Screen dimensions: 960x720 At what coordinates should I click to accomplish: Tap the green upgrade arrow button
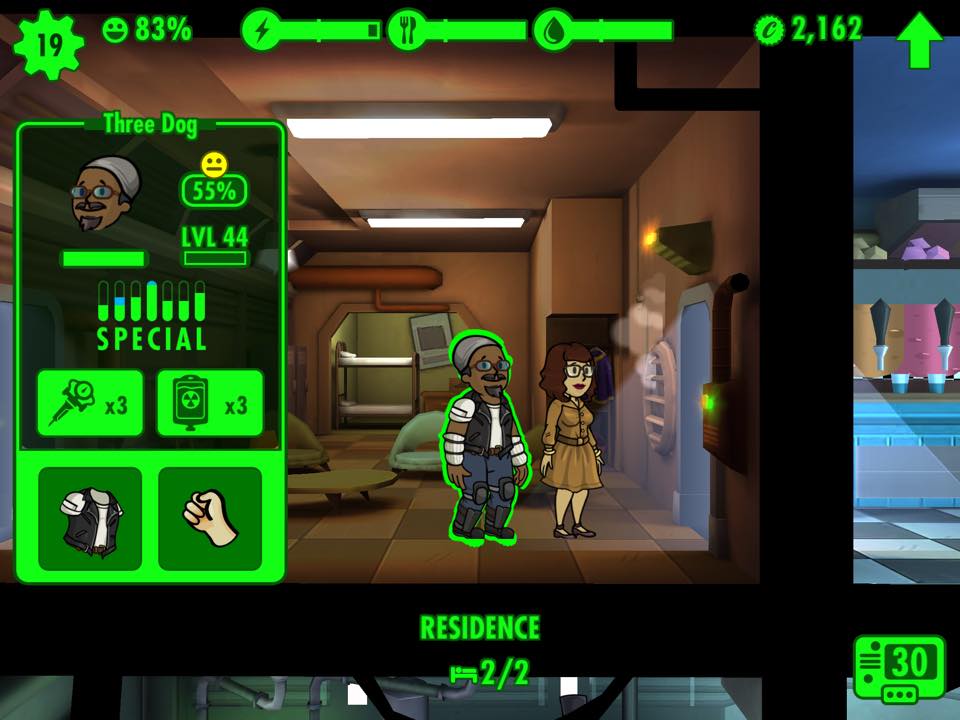[x=919, y=40]
